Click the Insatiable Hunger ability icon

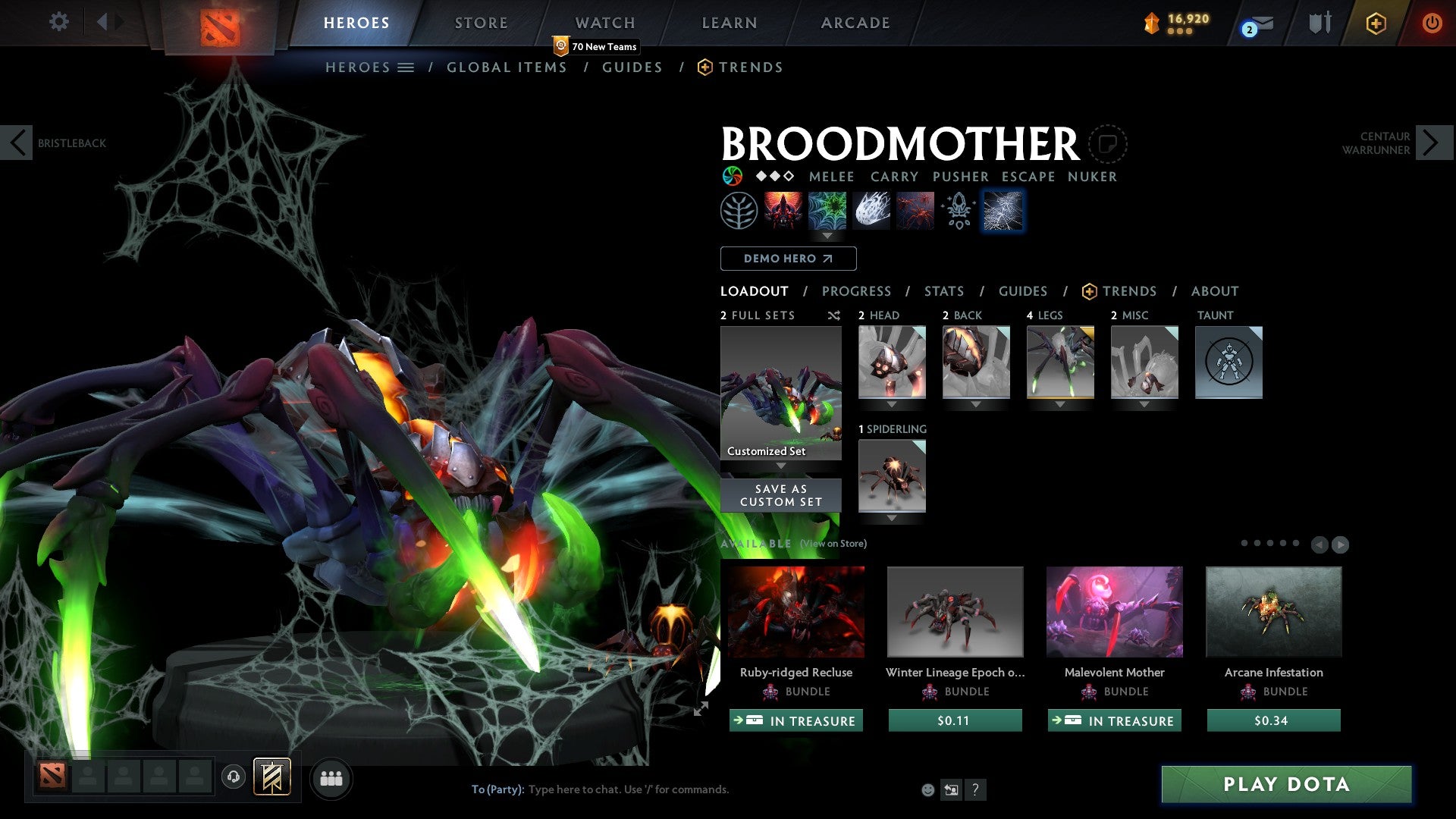[x=785, y=211]
